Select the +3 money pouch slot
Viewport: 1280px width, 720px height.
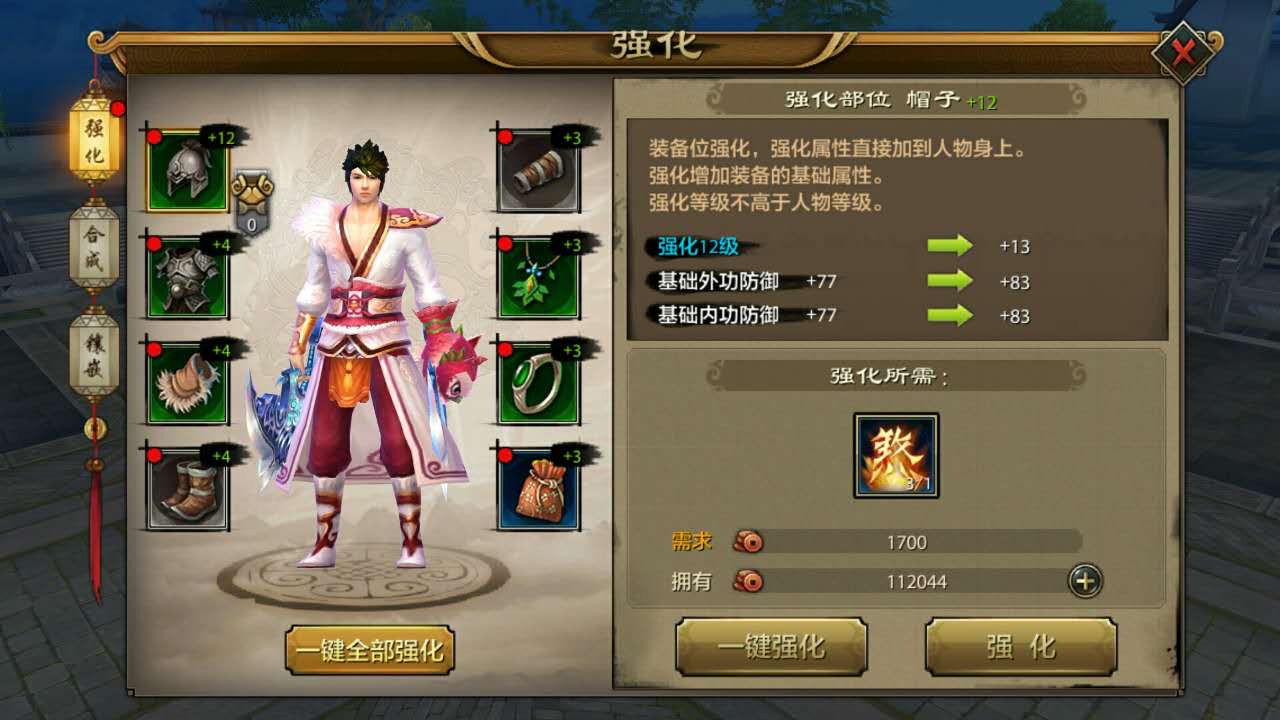pyautogui.click(x=540, y=487)
